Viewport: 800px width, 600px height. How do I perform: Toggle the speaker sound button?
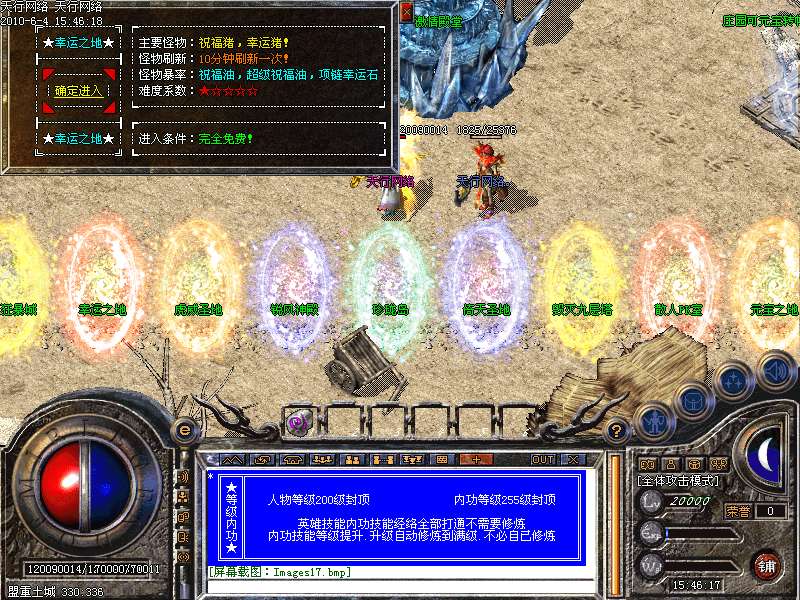776,369
